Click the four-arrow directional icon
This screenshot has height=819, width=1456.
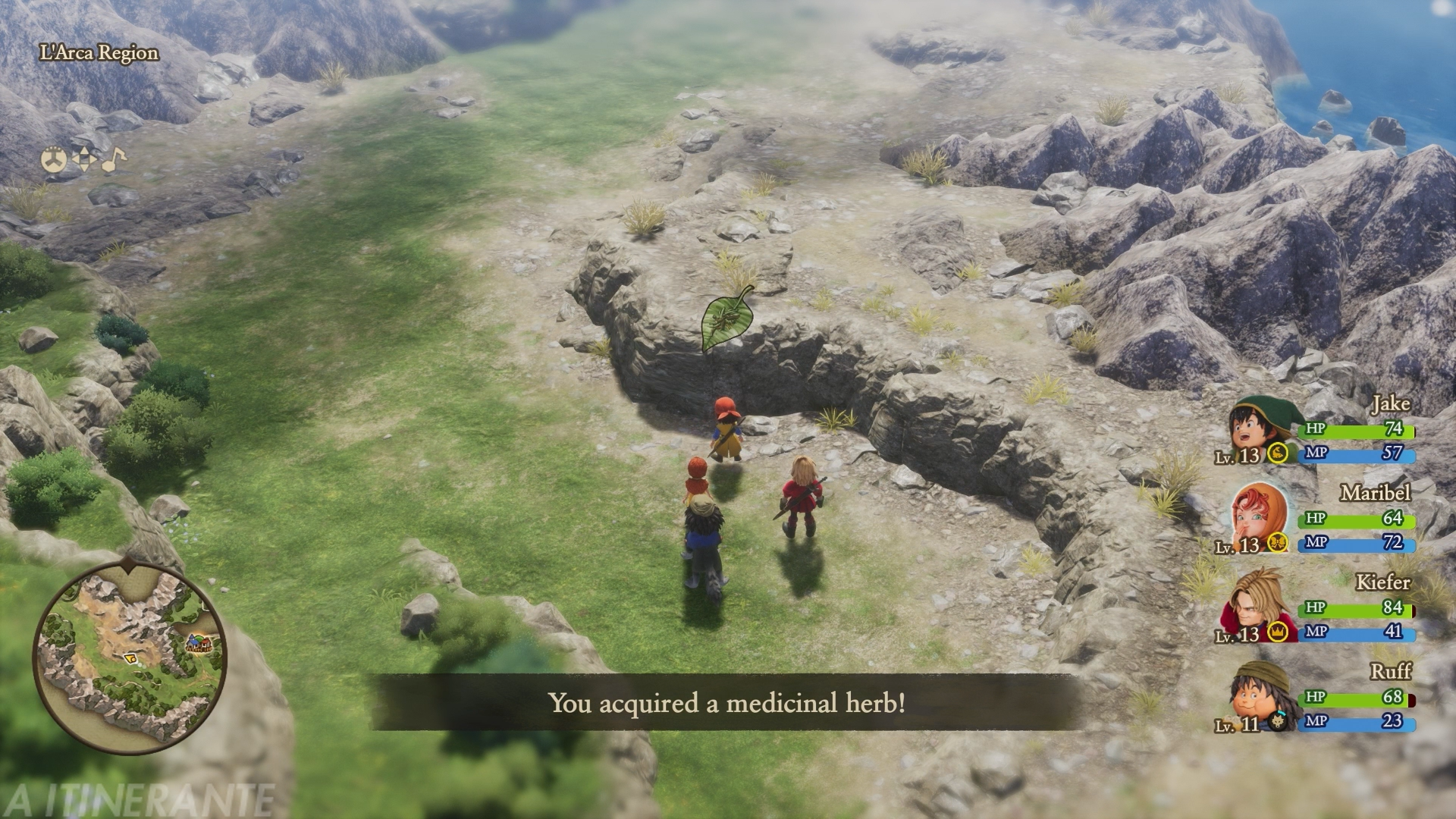pyautogui.click(x=84, y=160)
